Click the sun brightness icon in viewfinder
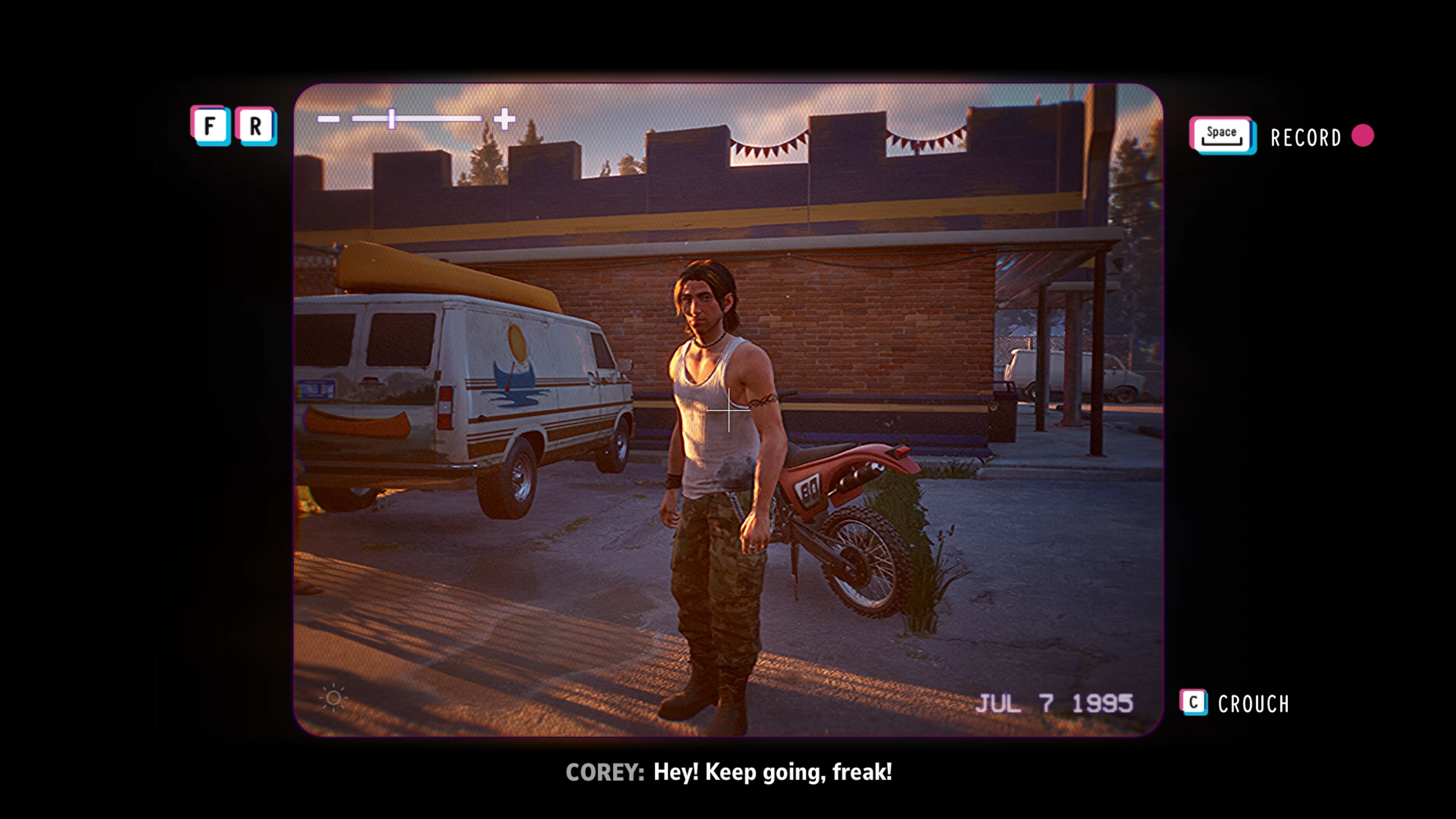 coord(334,698)
